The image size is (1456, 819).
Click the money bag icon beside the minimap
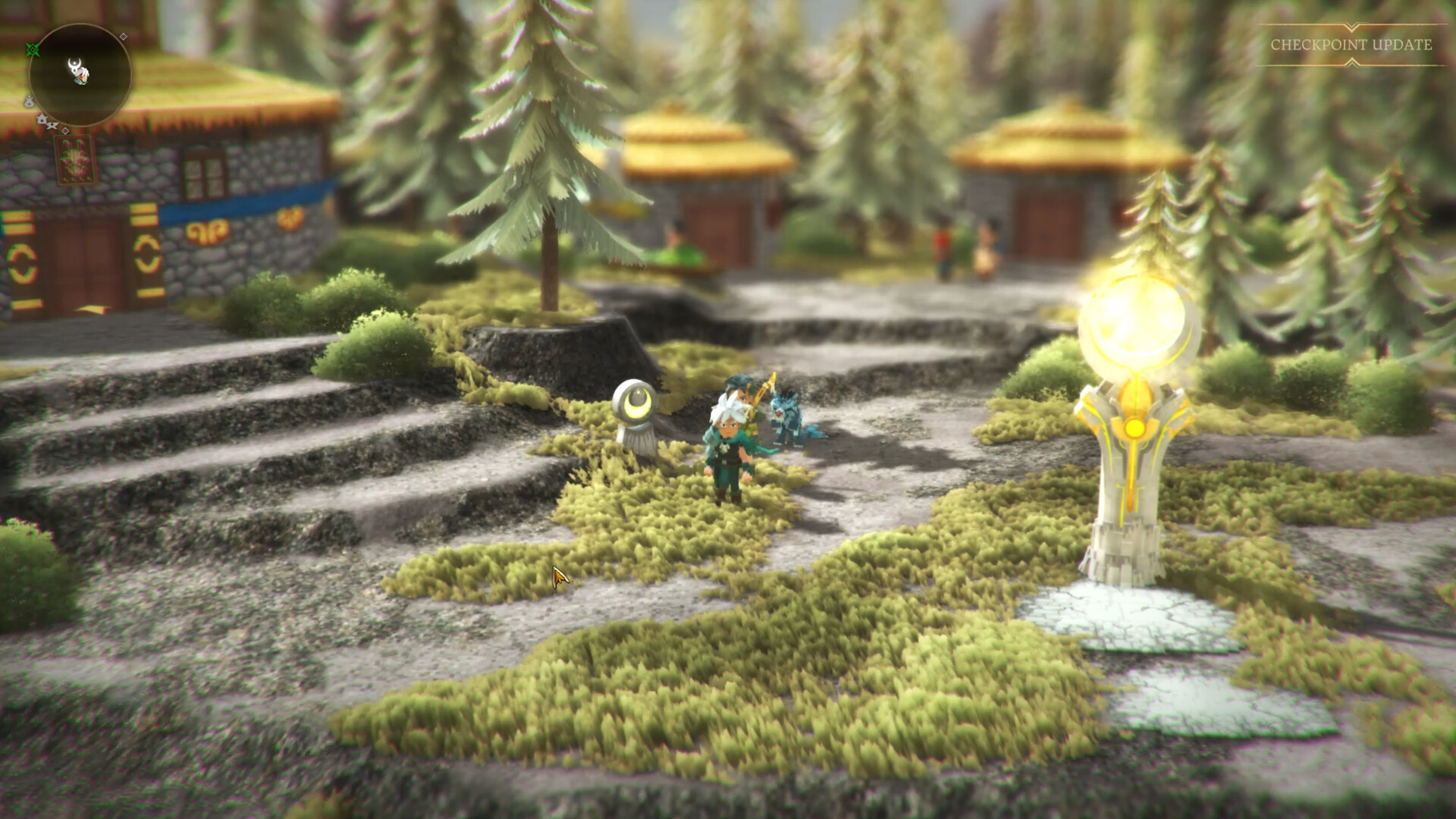click(30, 102)
